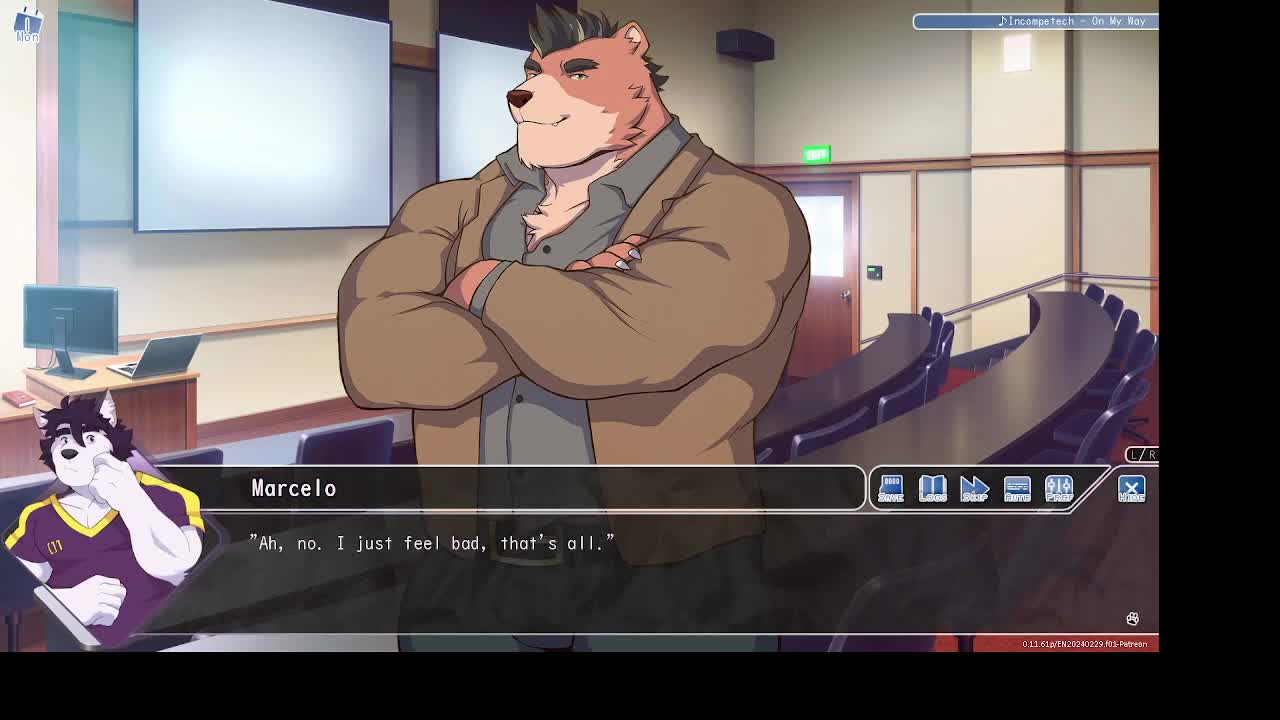Hide the dialogue box with Hide button
1280x720 pixels.
pyautogui.click(x=1131, y=488)
